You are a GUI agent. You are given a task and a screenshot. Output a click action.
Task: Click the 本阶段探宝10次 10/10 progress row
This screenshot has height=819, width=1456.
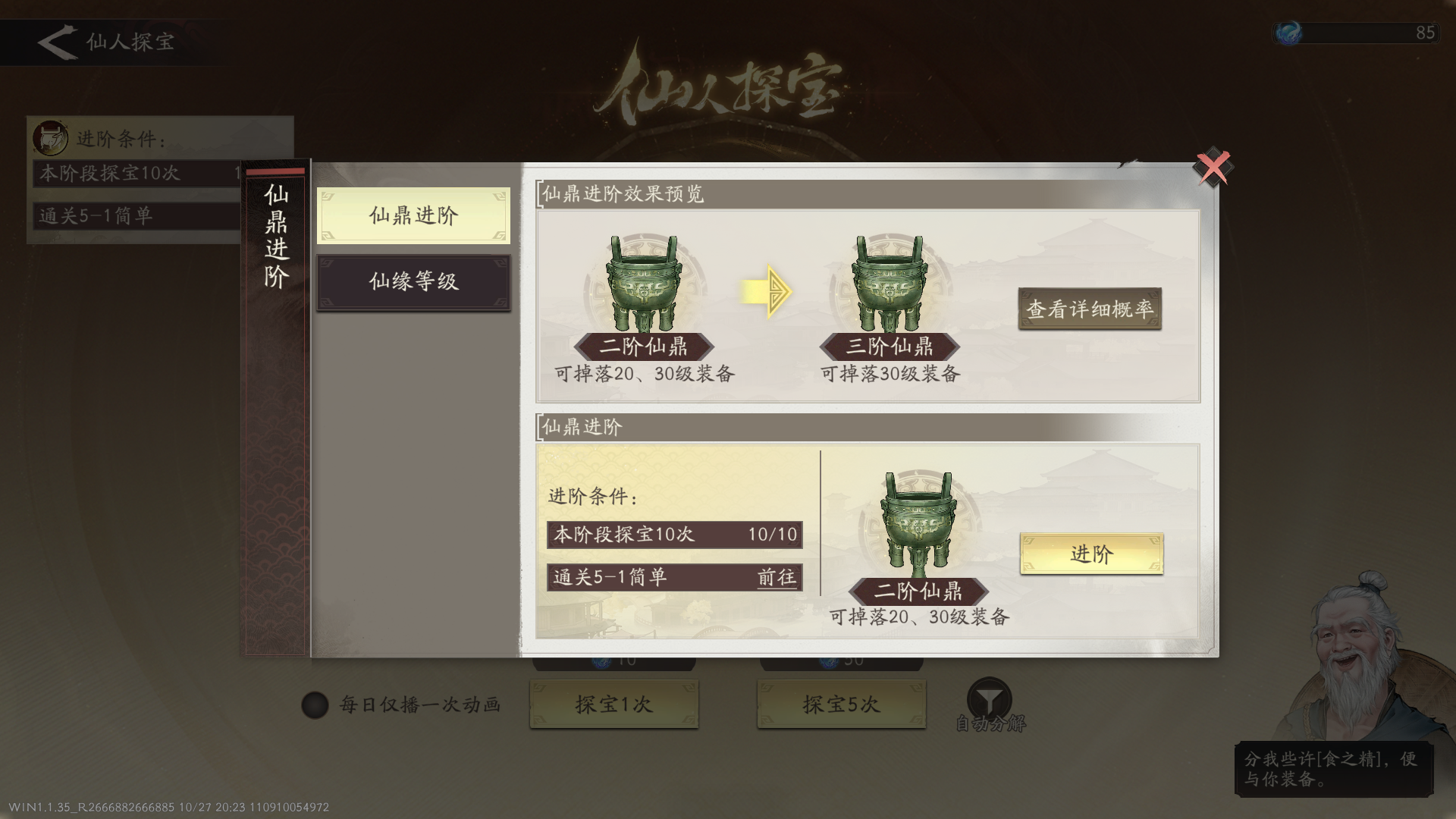click(x=673, y=534)
